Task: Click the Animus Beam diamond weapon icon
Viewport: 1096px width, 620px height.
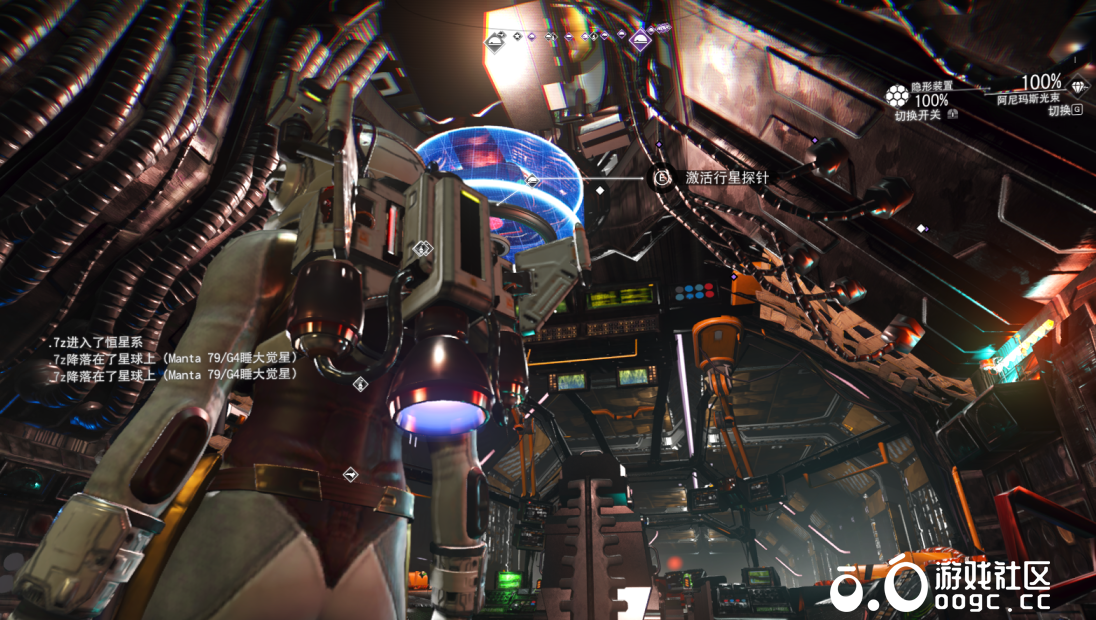Action: point(1077,86)
